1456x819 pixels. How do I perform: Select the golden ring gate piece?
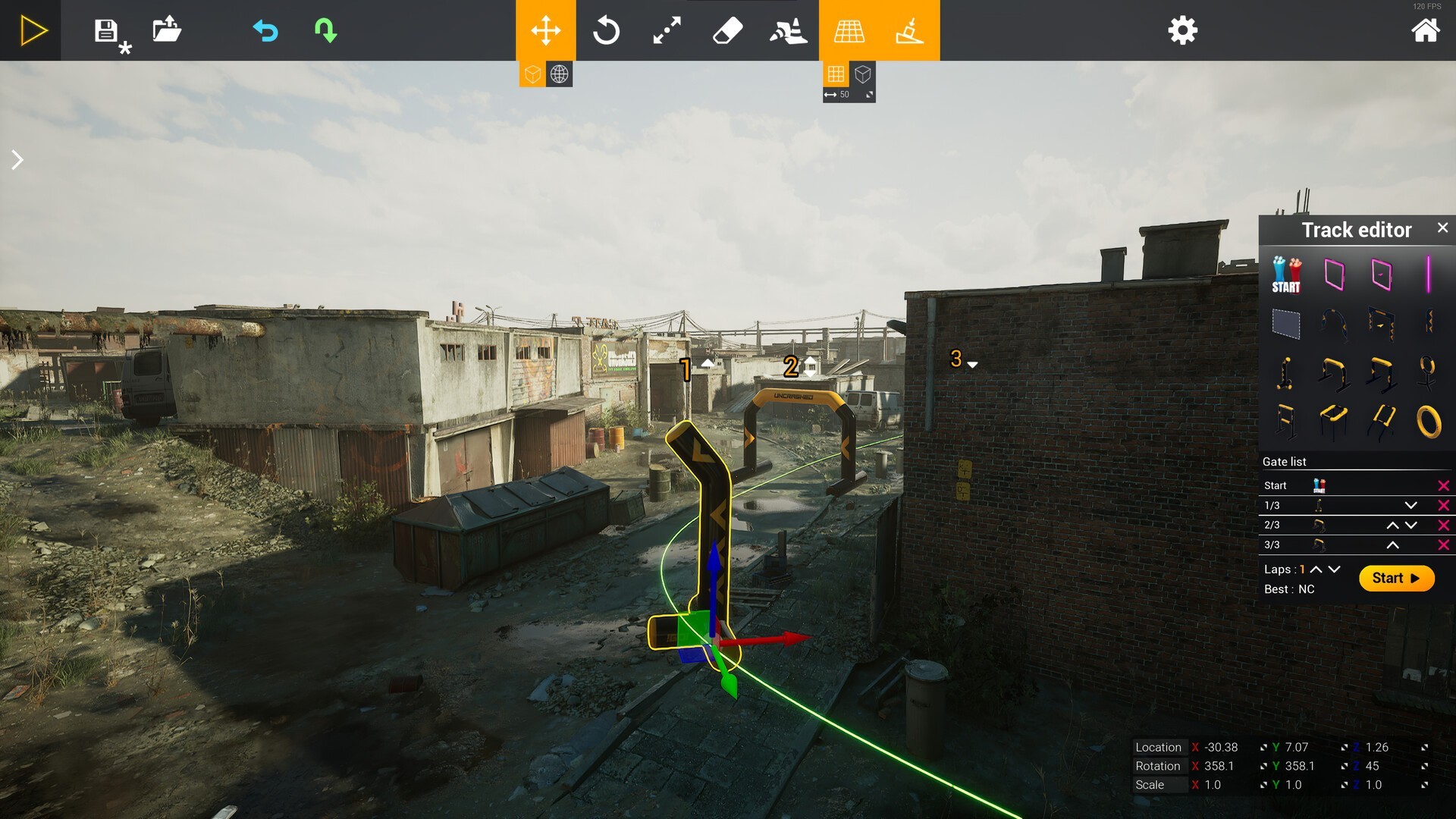point(1428,421)
